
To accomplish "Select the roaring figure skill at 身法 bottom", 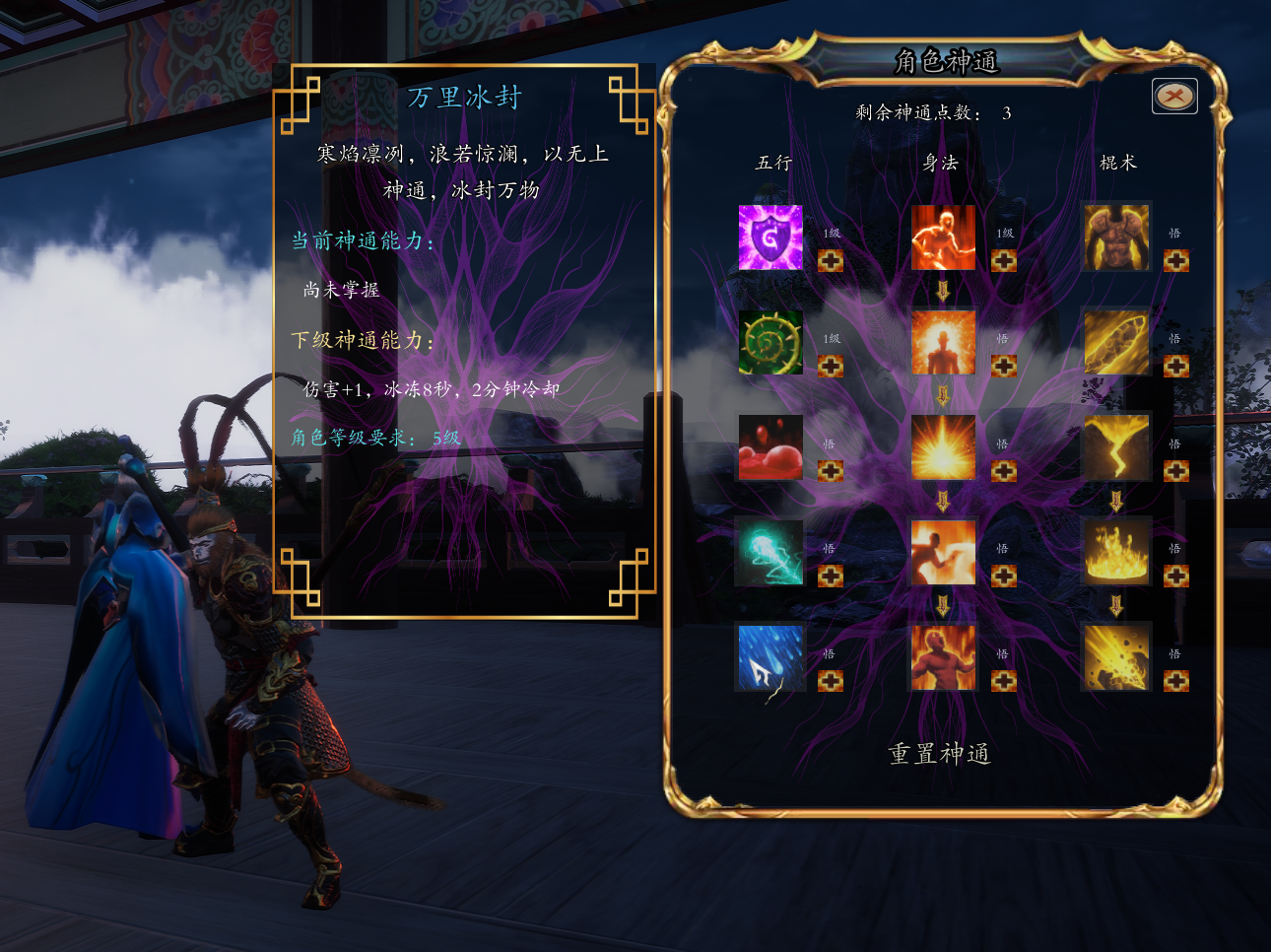I will click(943, 657).
